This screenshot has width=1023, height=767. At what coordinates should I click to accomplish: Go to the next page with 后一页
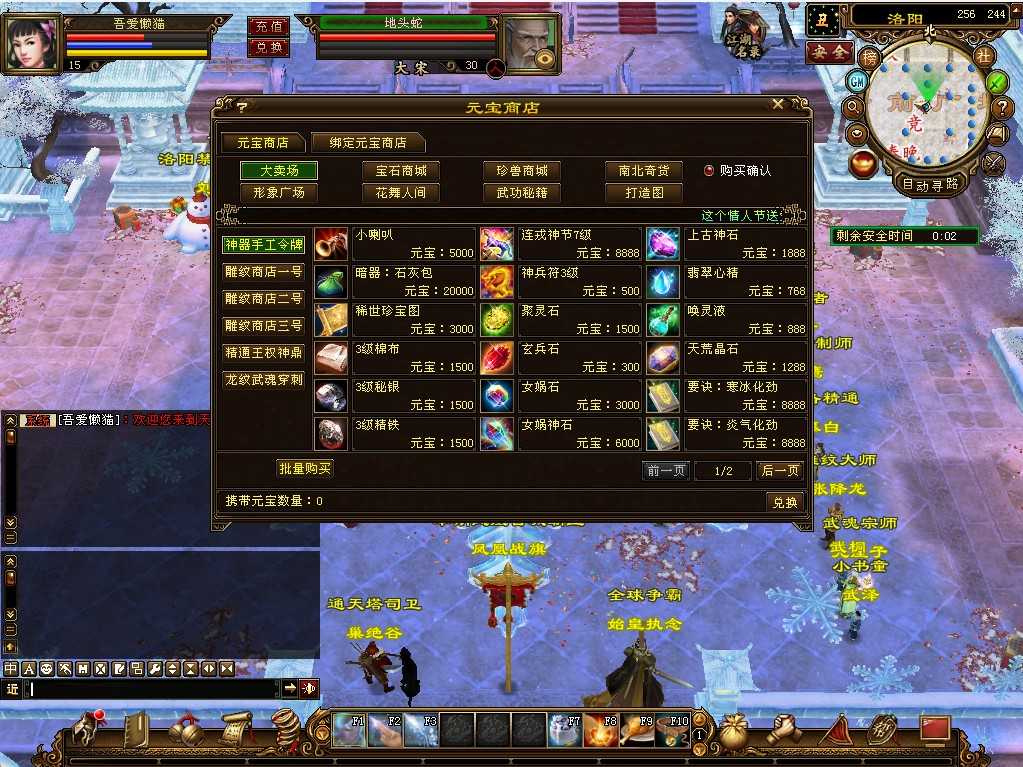pyautogui.click(x=780, y=471)
